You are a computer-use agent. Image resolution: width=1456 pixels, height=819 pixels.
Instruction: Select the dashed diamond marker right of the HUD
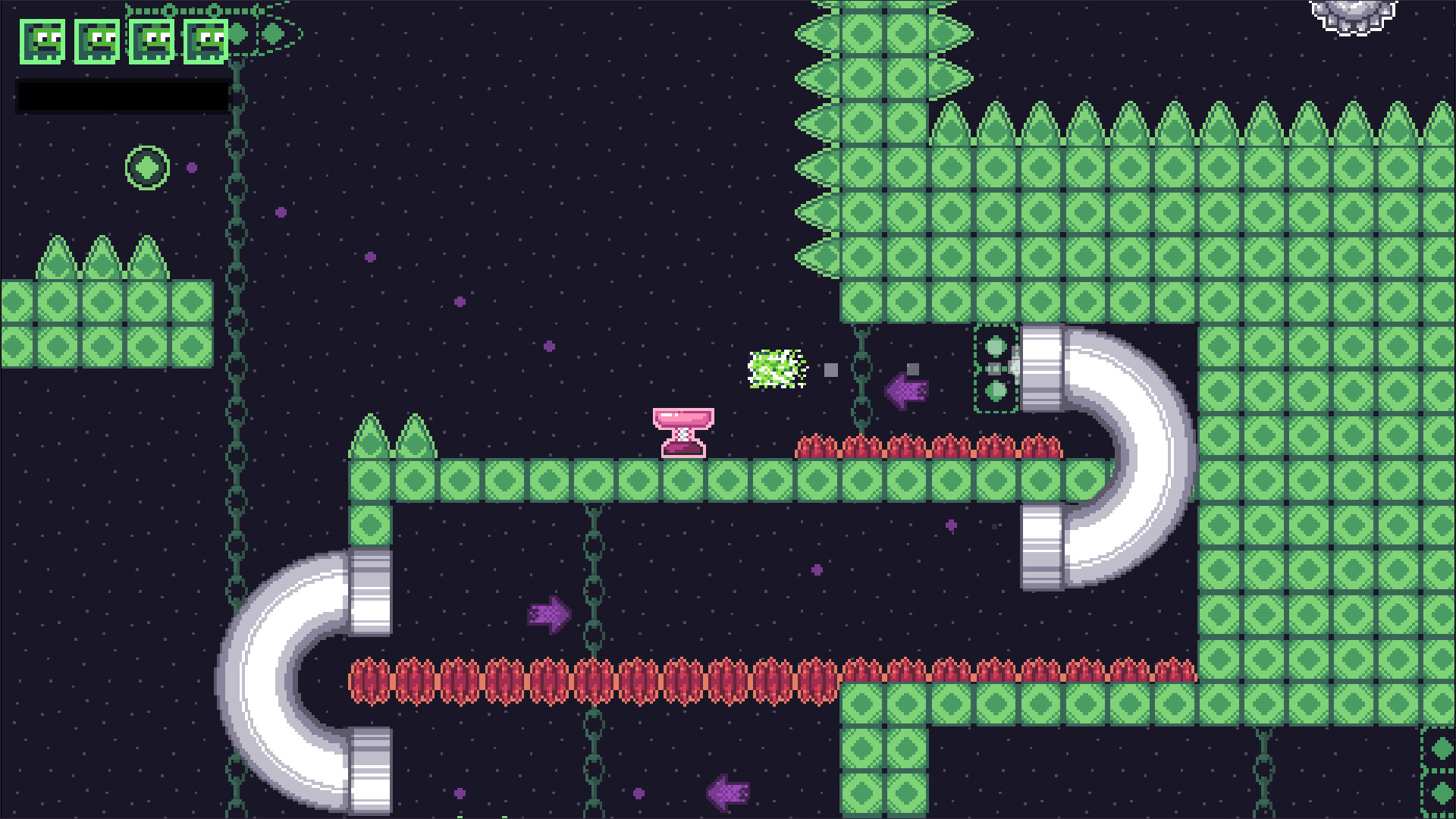271,34
